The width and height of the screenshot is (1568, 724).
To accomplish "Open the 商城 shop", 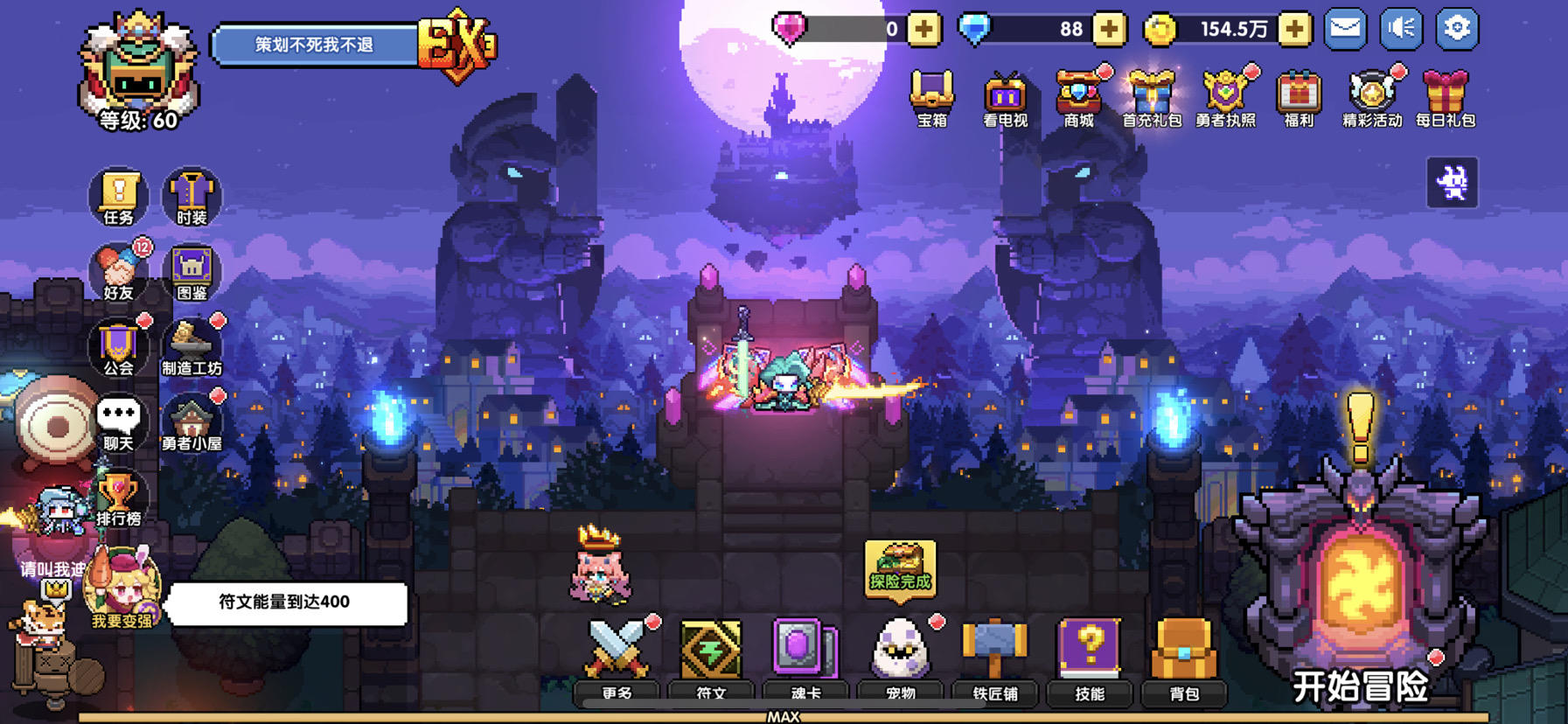I will coord(1079,96).
